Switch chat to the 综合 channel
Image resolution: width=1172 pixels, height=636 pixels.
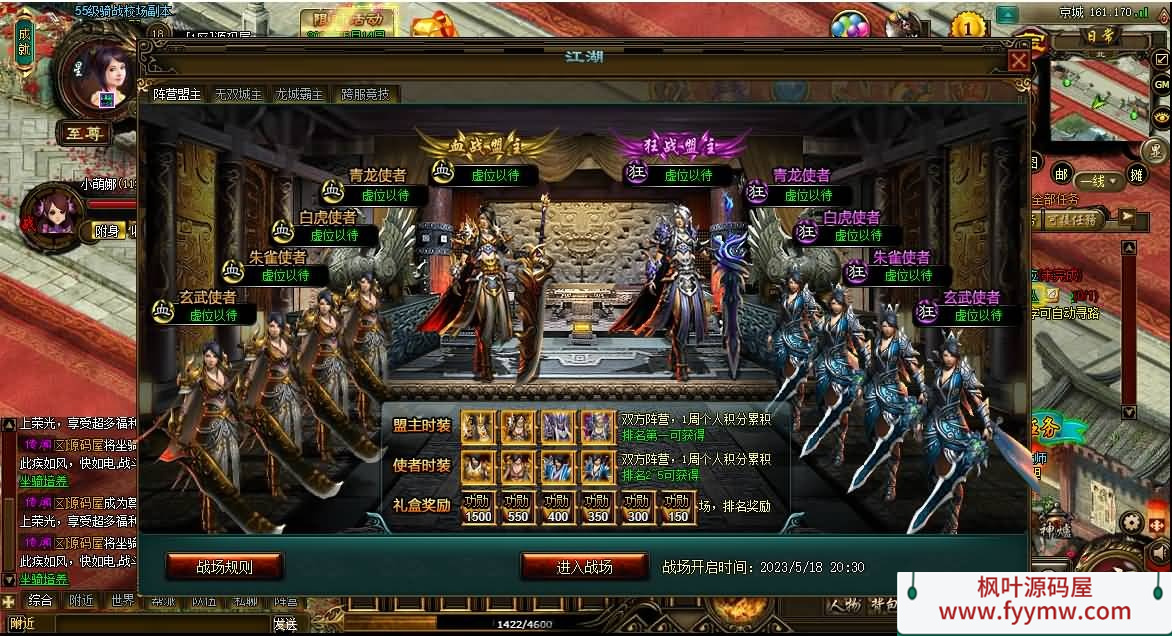[40, 601]
